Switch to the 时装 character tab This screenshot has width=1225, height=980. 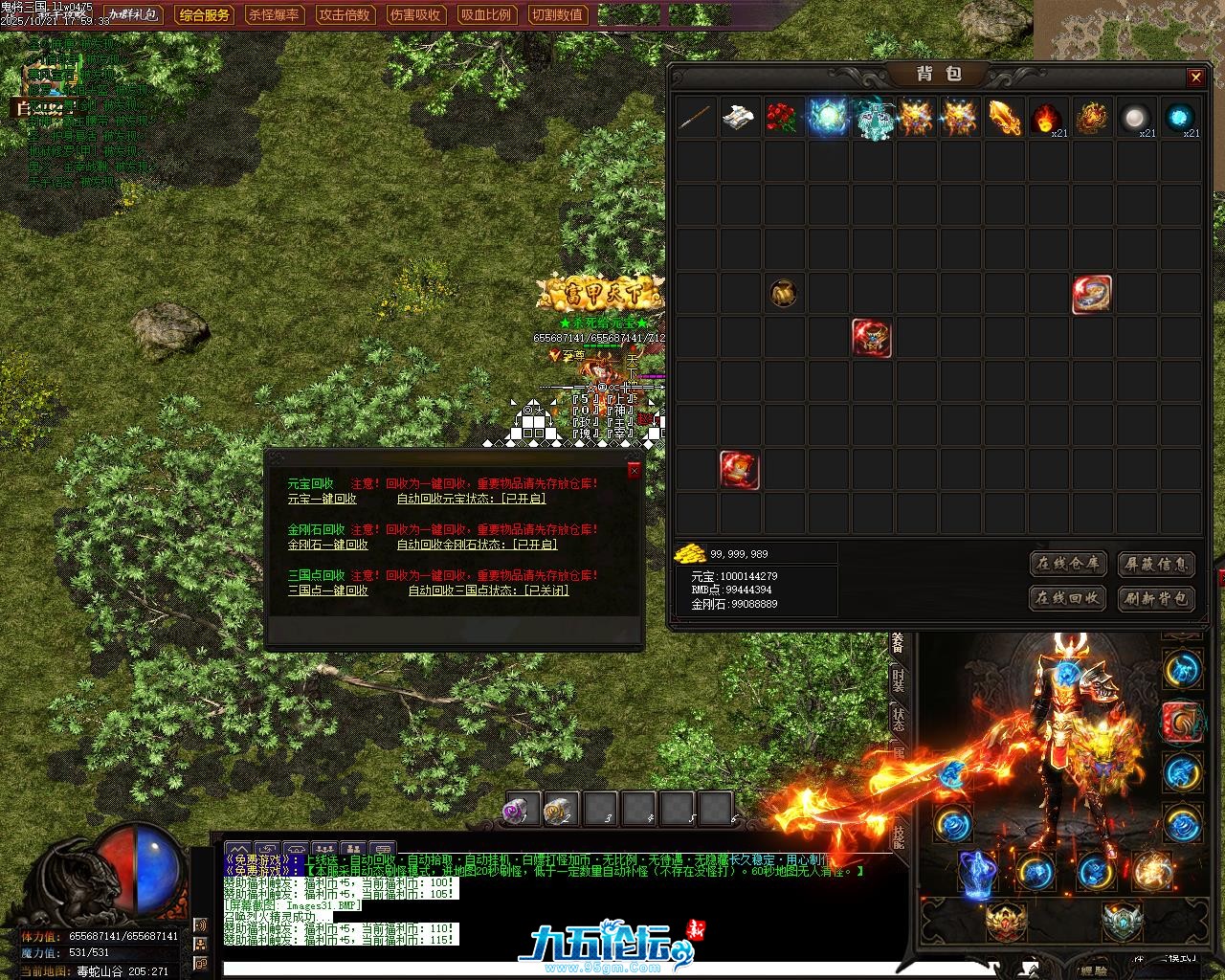point(898,679)
